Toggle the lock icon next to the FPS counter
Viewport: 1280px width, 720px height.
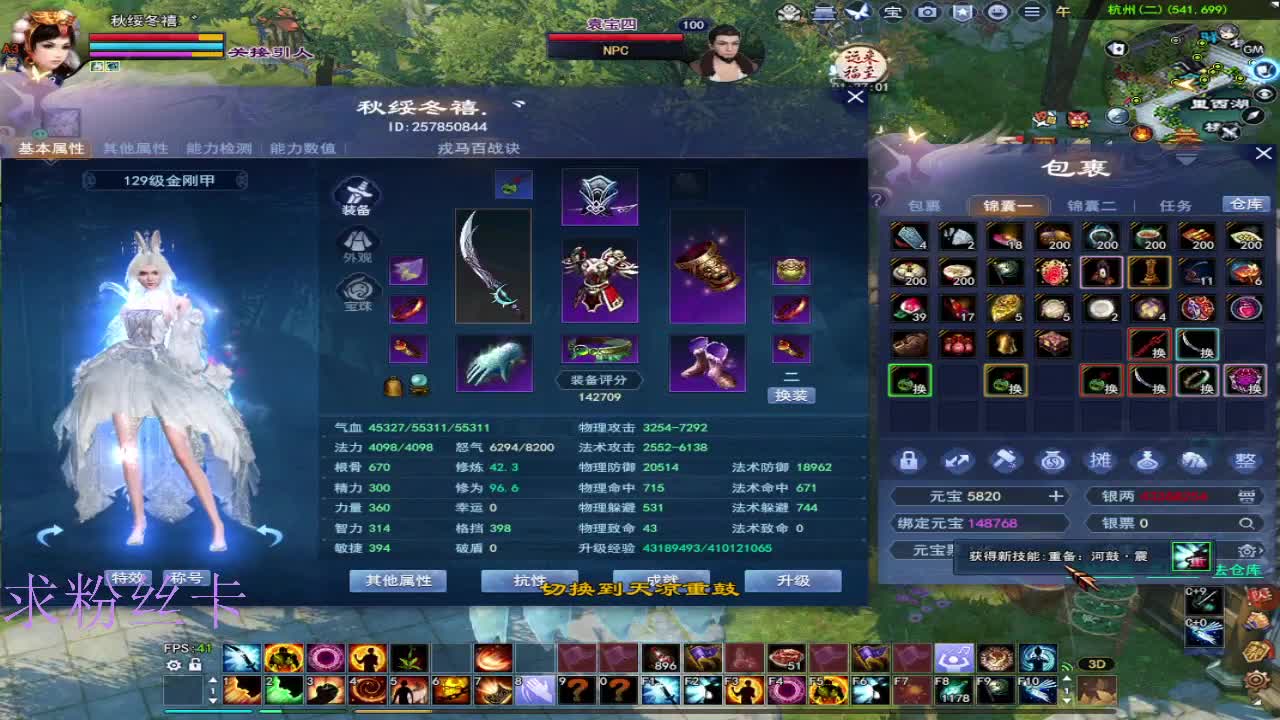point(196,664)
